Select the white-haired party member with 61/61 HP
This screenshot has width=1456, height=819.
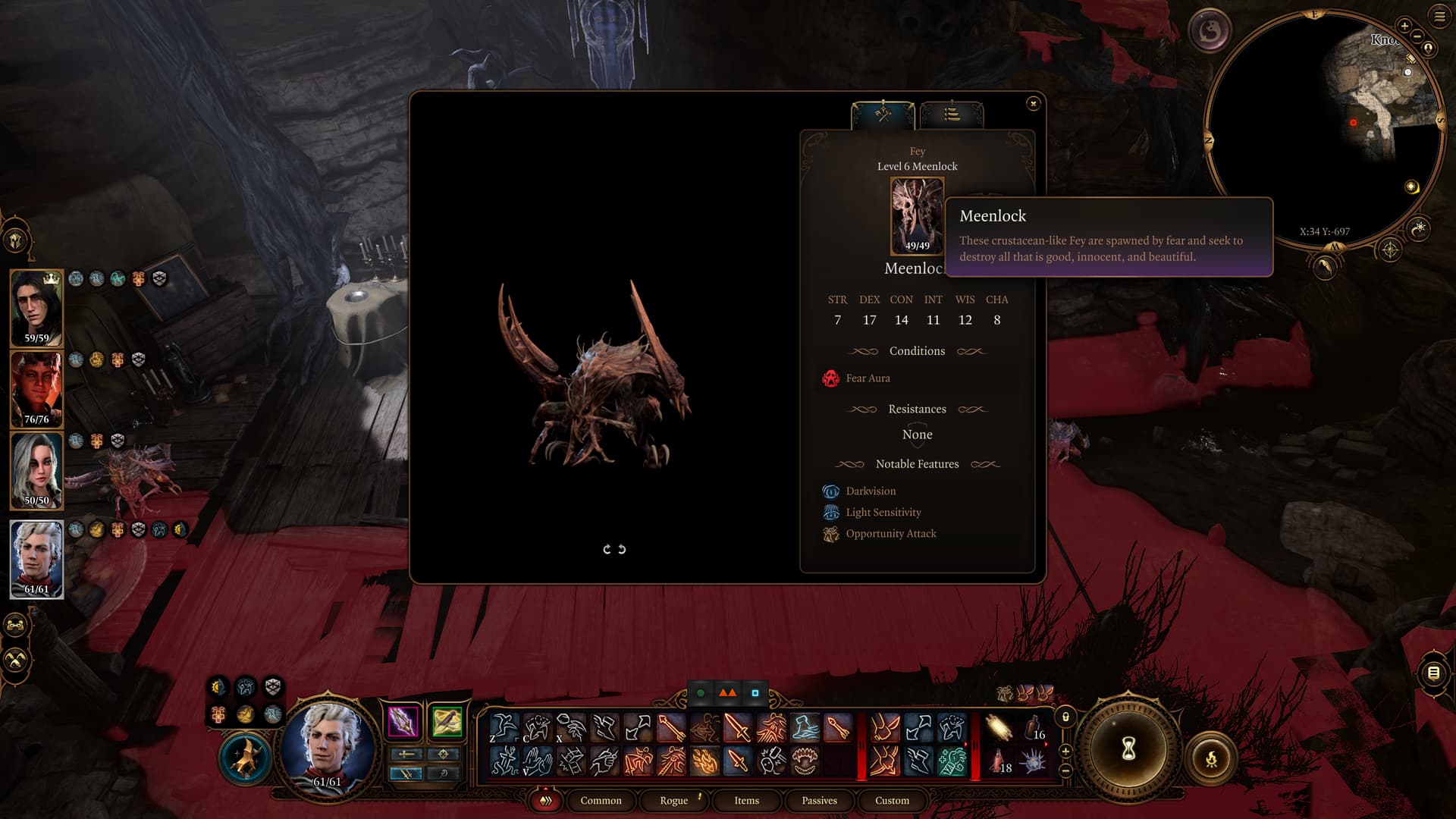pyautogui.click(x=36, y=559)
